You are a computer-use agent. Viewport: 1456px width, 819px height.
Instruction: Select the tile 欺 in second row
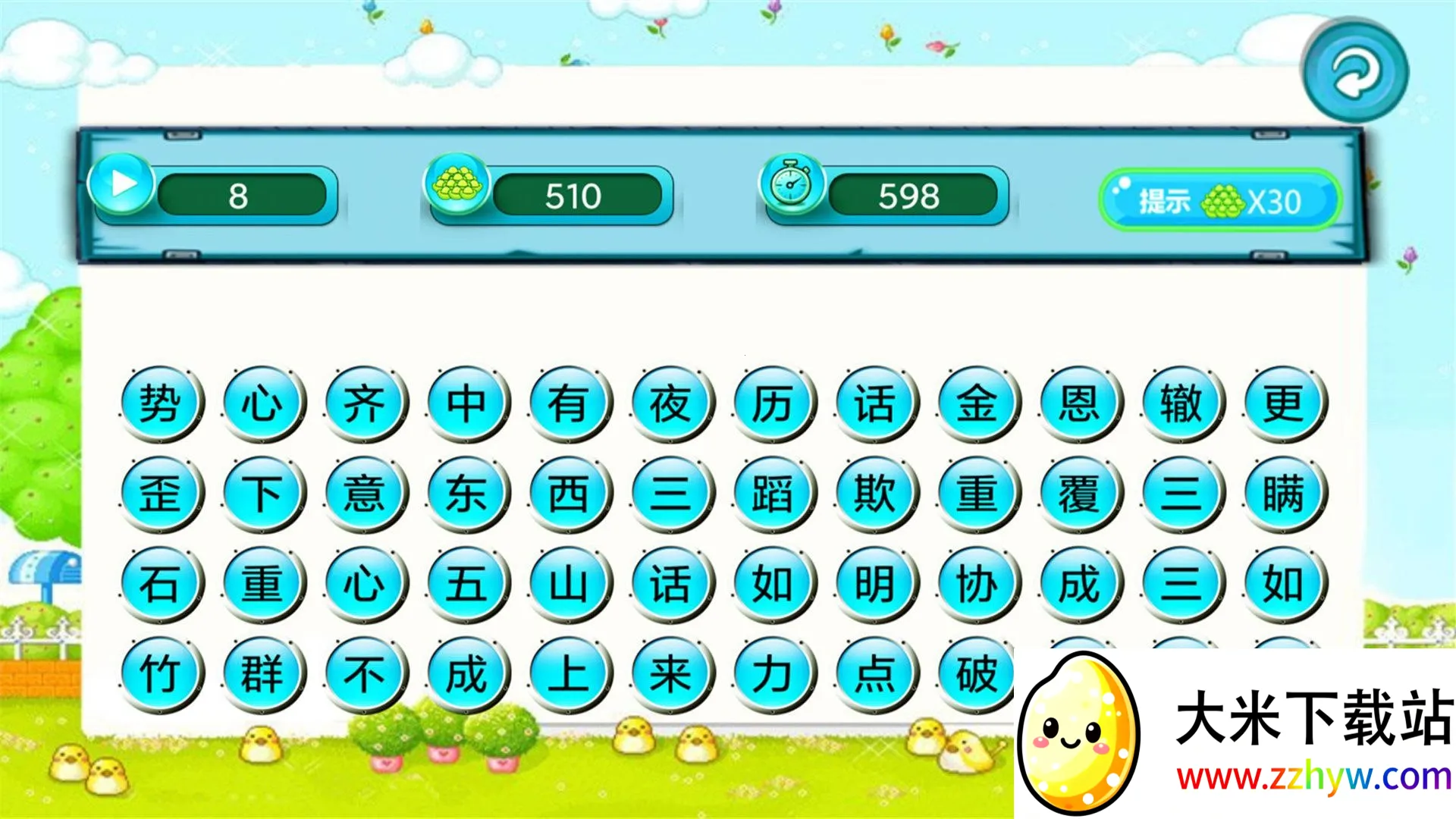874,491
